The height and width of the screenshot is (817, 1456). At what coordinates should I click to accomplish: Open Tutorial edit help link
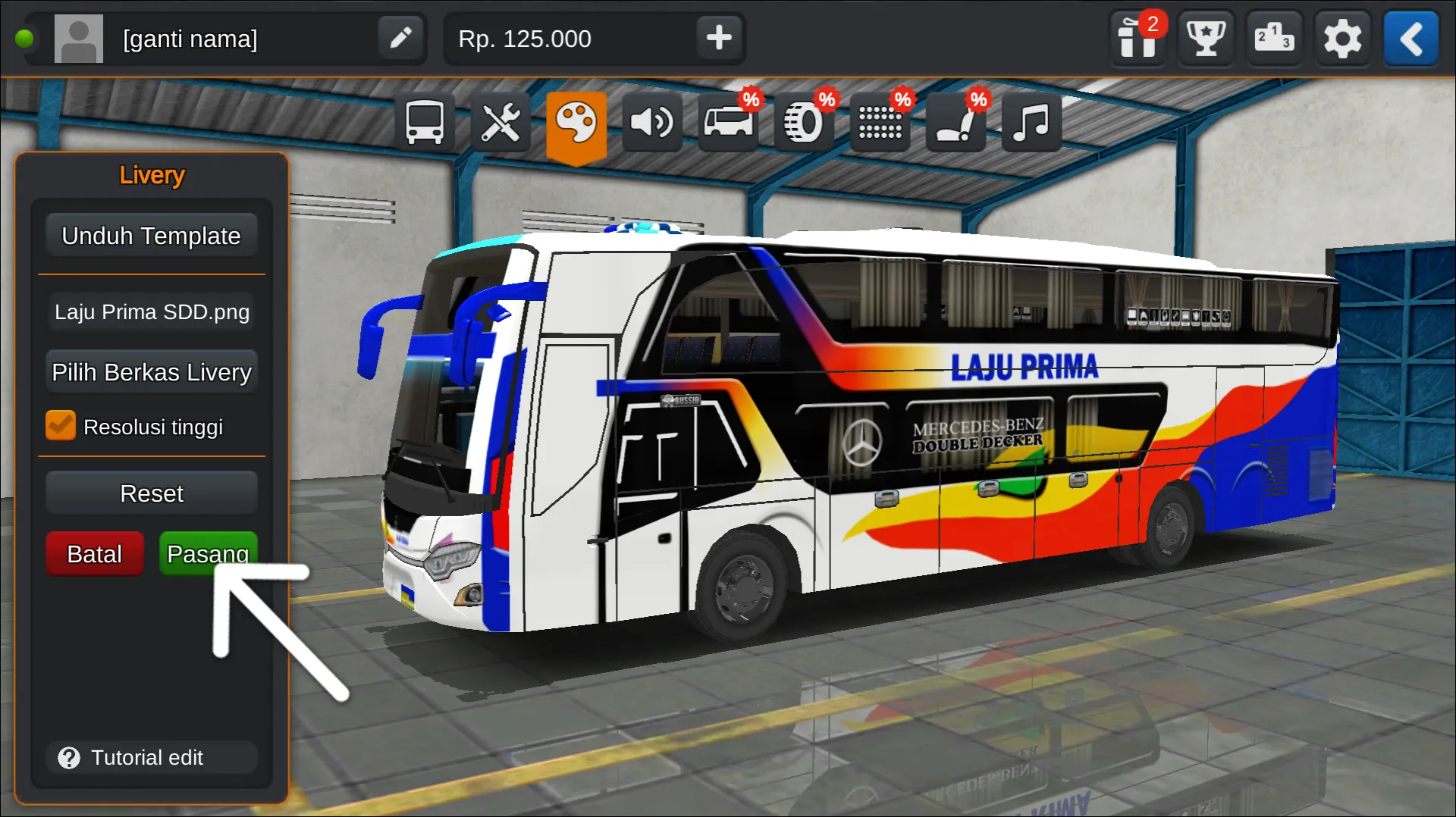coord(151,757)
